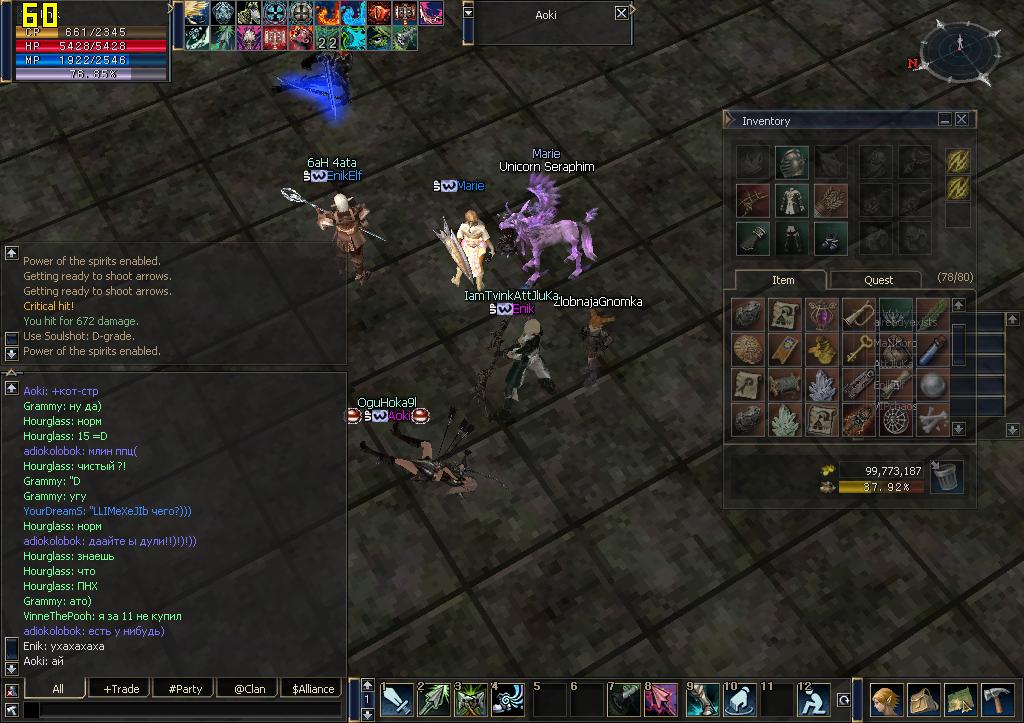Select the blue potion vial in inventory
Viewport: 1024px width, 723px height.
pos(934,349)
